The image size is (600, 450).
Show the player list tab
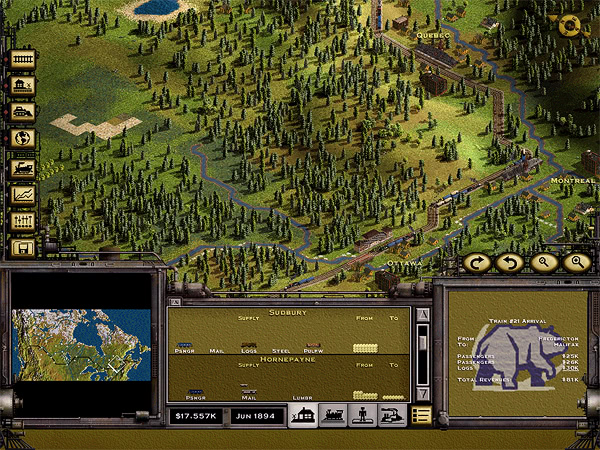(362, 415)
